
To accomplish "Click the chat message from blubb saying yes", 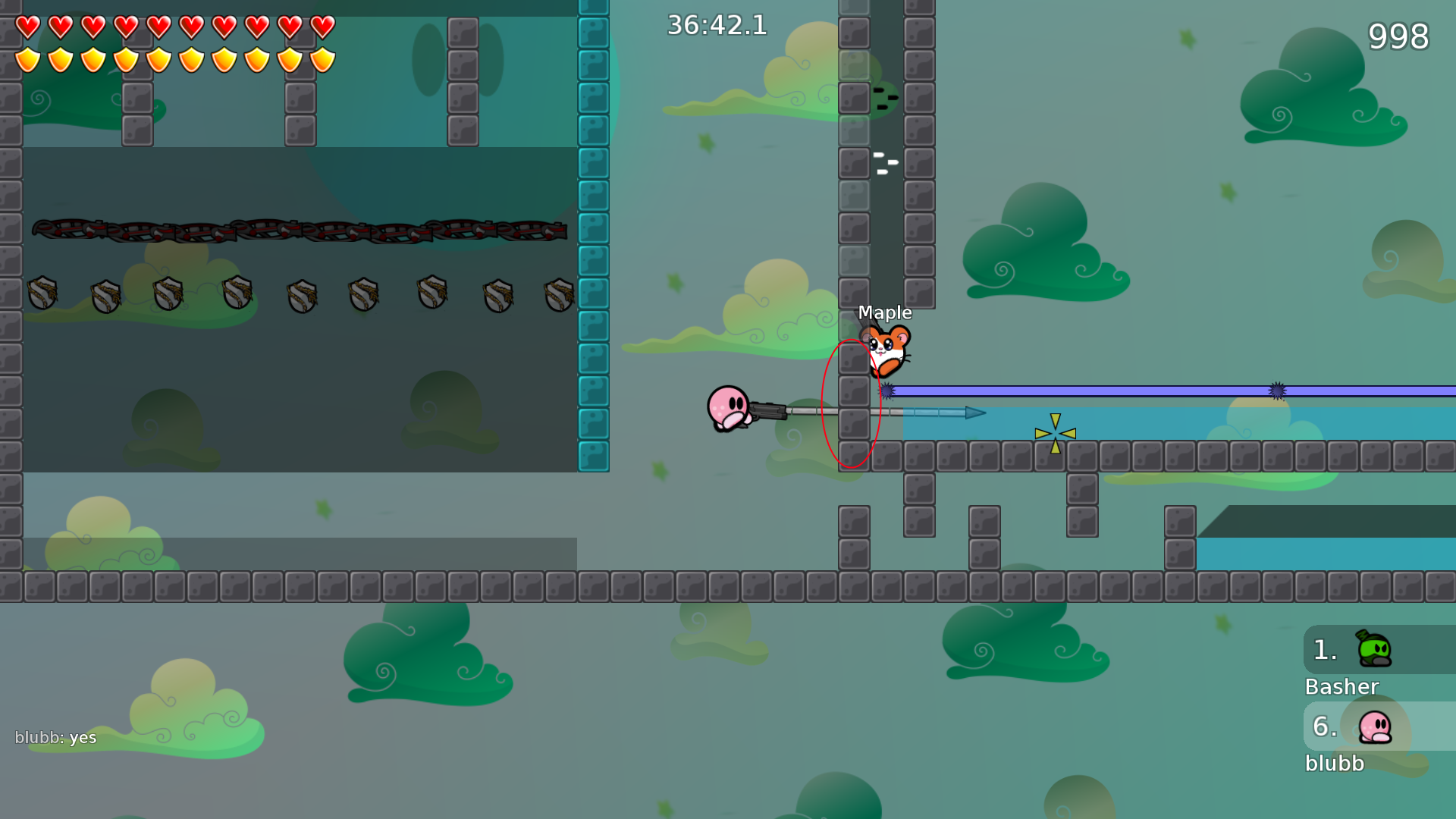I will 57,737.
